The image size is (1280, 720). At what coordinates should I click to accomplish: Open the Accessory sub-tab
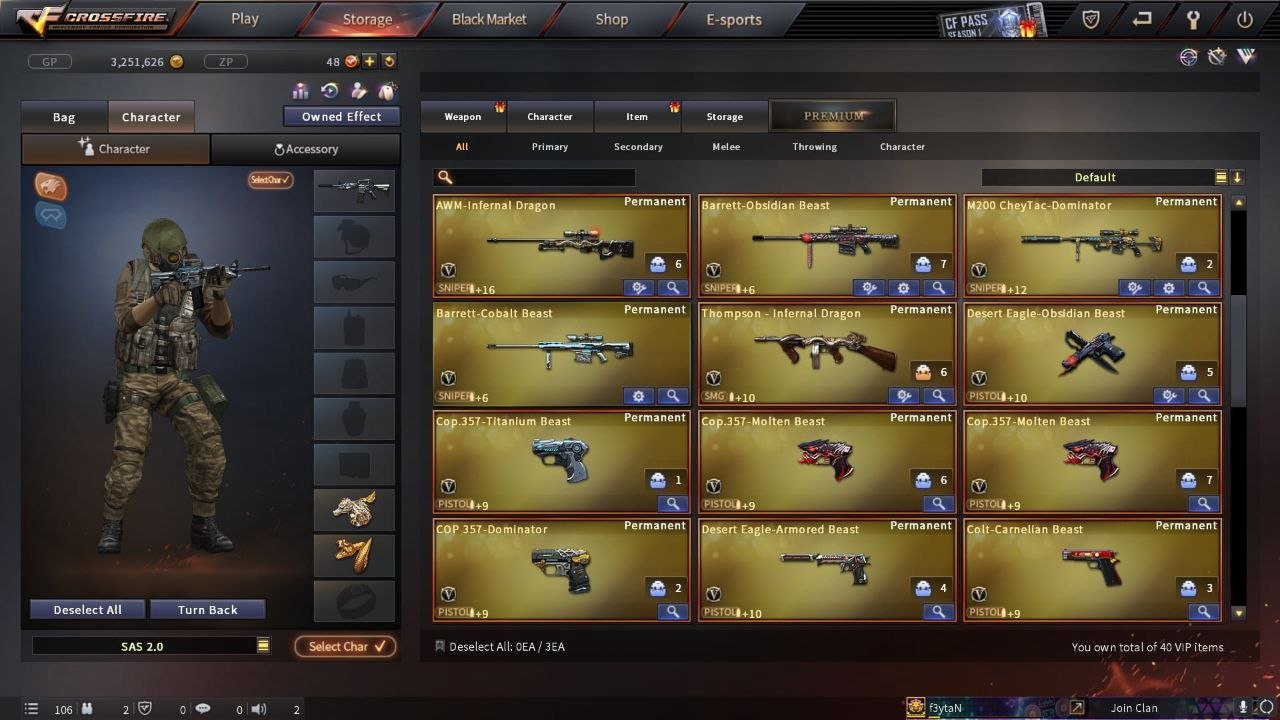pos(306,149)
